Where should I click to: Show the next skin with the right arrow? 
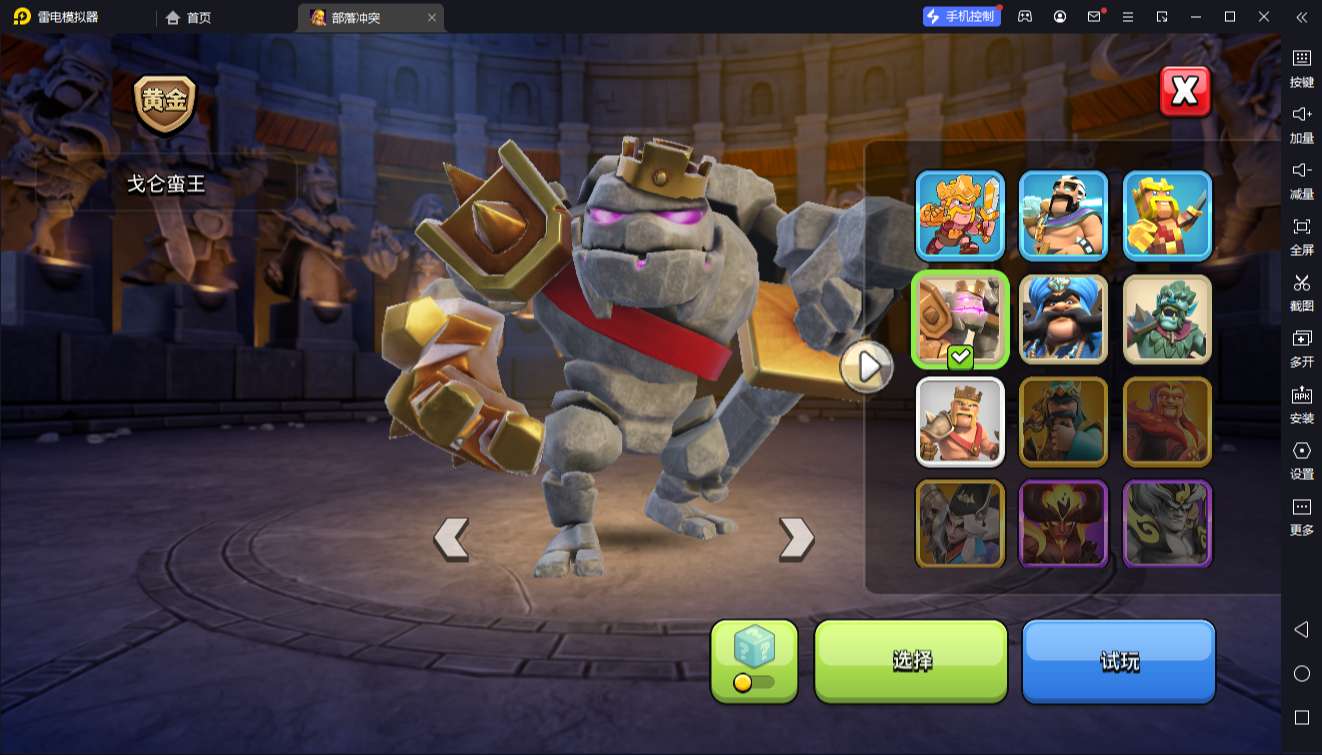pos(796,538)
